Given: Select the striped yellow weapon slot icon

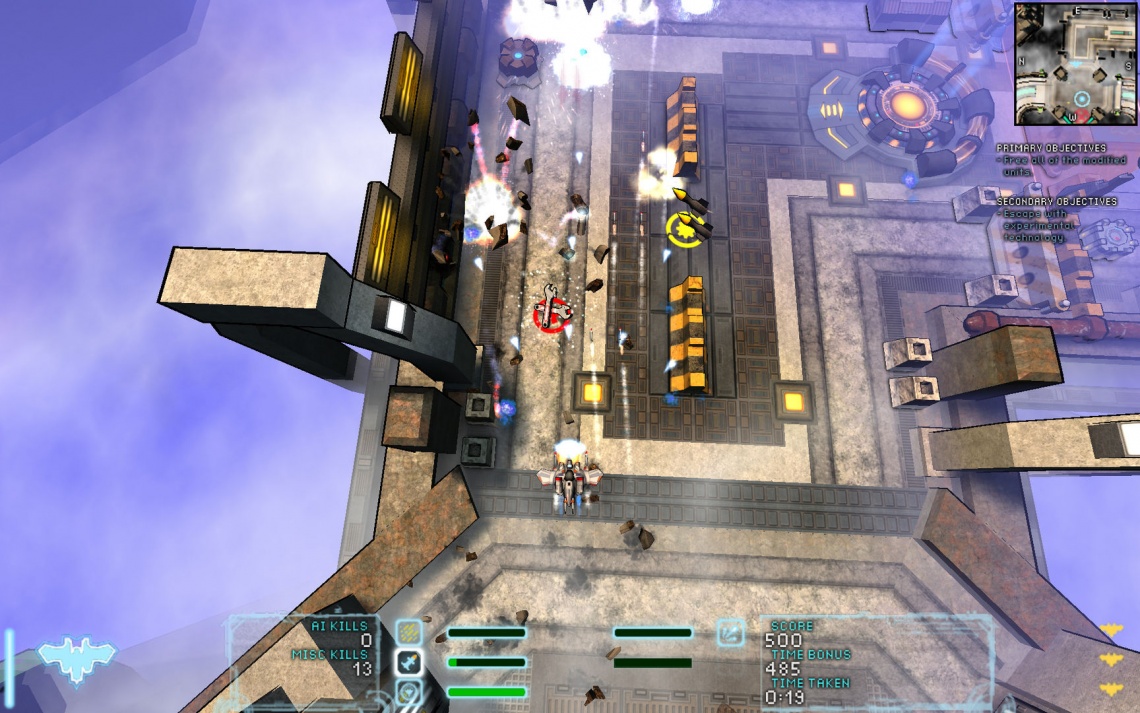Looking at the screenshot, I should pyautogui.click(x=409, y=632).
